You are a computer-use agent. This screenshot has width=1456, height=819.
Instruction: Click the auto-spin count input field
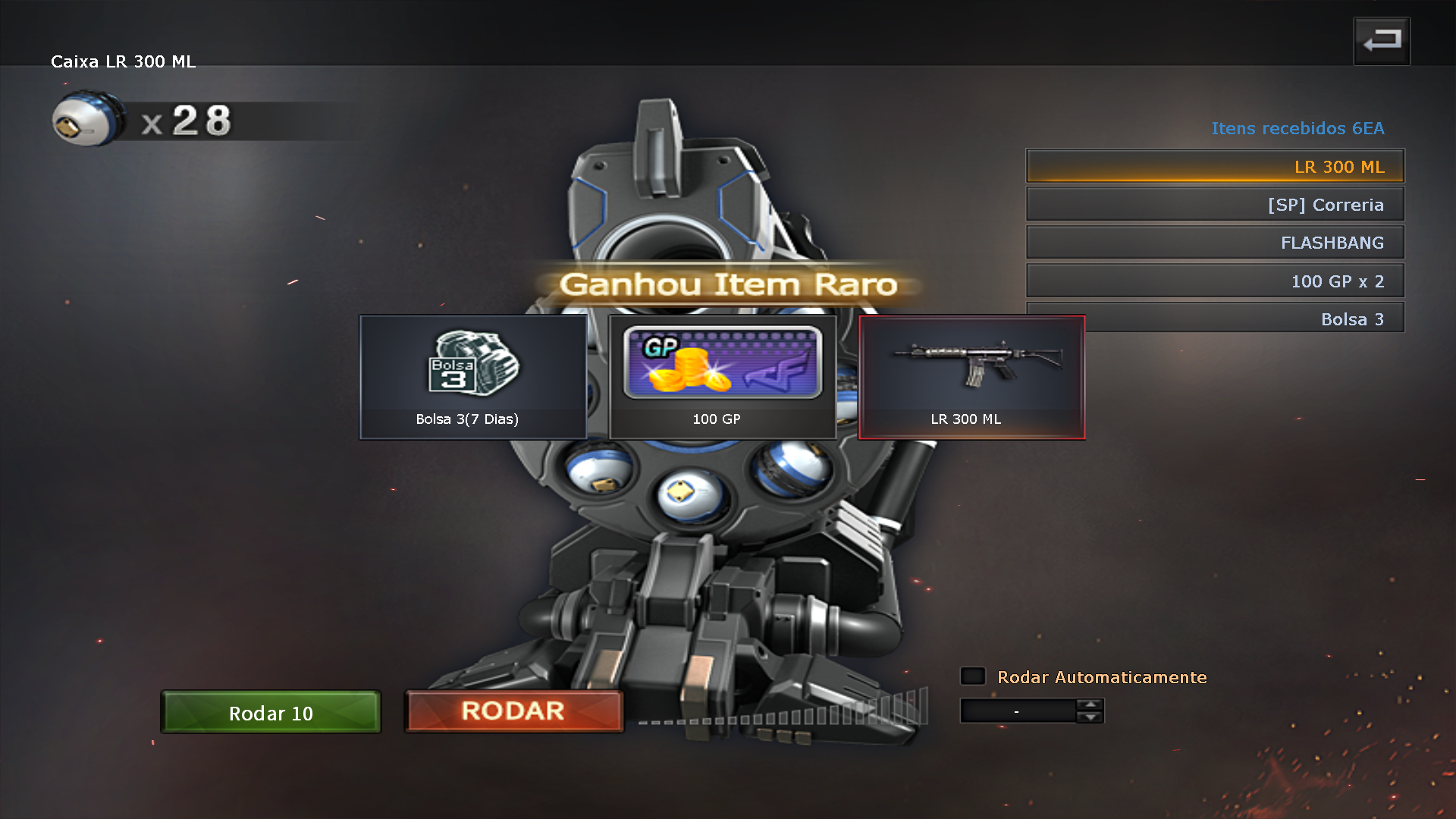pos(1017,711)
